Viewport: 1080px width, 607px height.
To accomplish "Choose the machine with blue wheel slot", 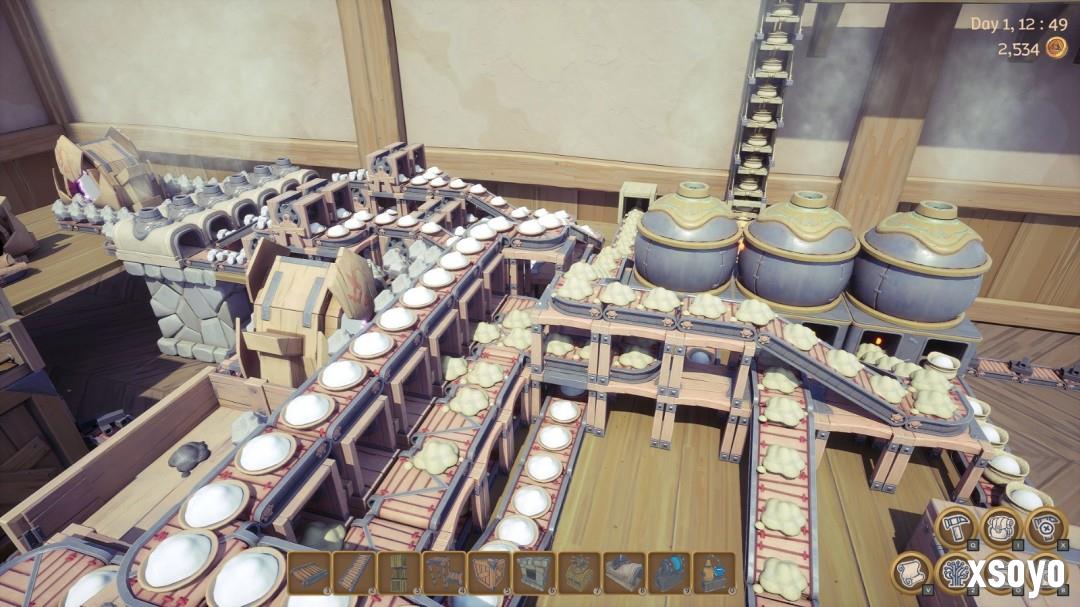I will pyautogui.click(x=669, y=573).
